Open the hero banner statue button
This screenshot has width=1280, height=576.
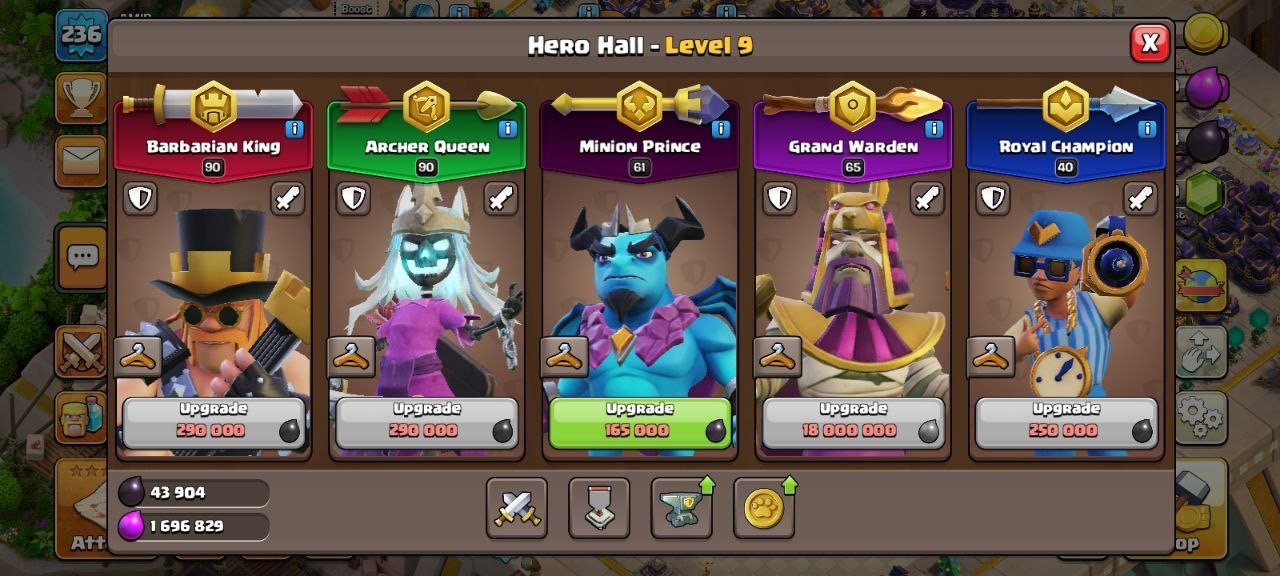[x=599, y=508]
